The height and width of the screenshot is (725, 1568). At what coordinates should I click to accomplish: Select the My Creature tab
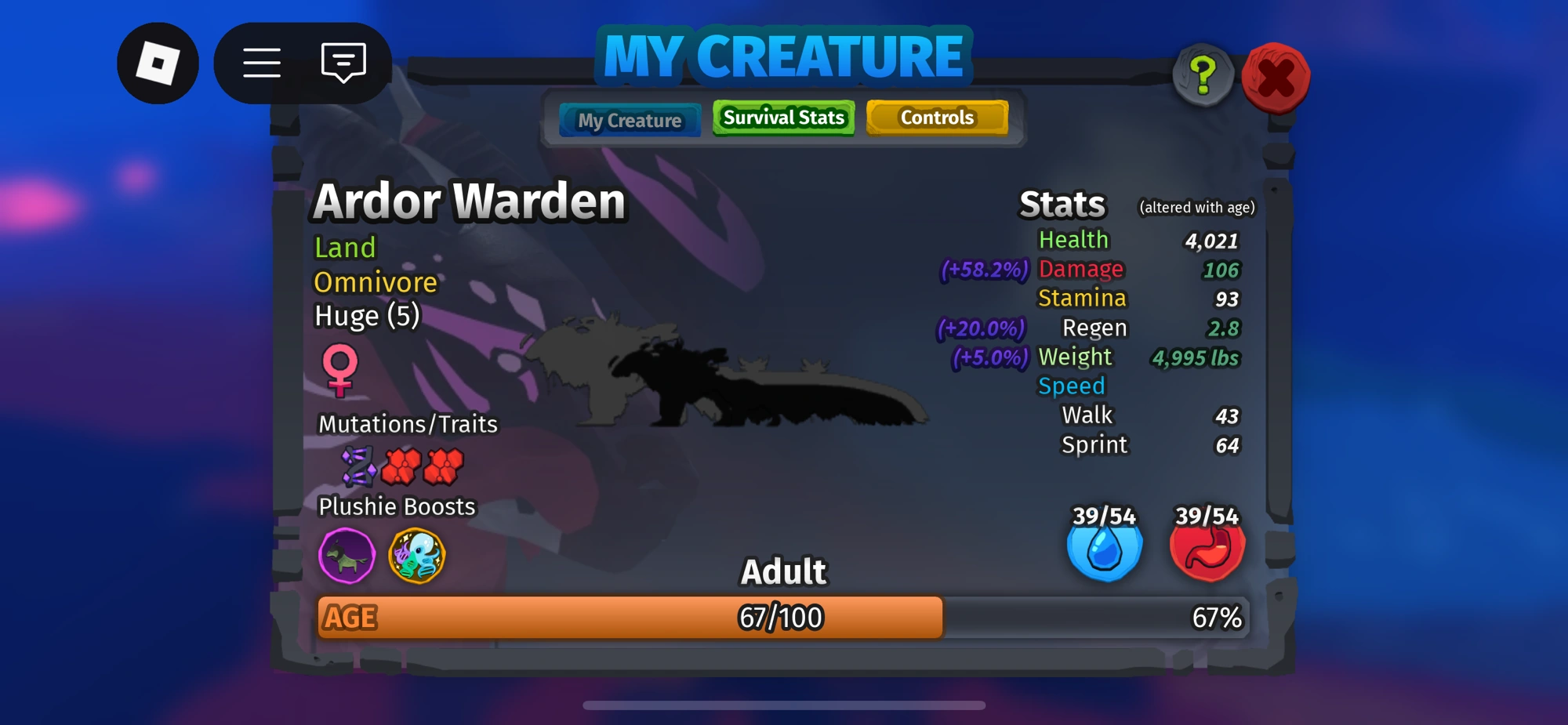630,120
